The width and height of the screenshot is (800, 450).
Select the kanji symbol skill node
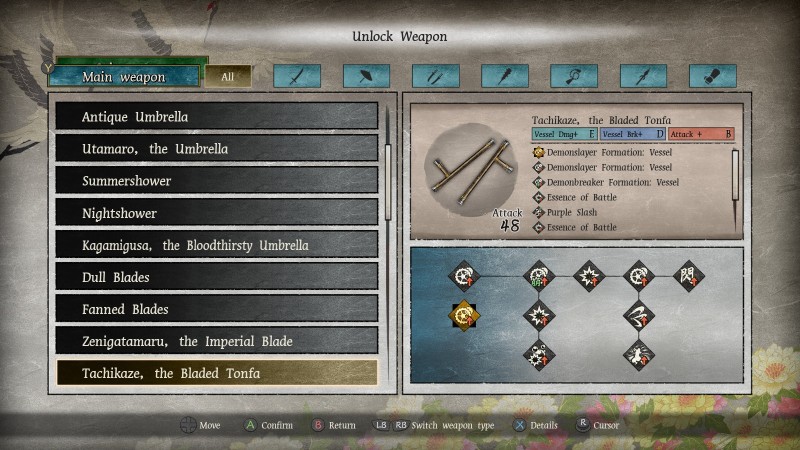click(690, 275)
